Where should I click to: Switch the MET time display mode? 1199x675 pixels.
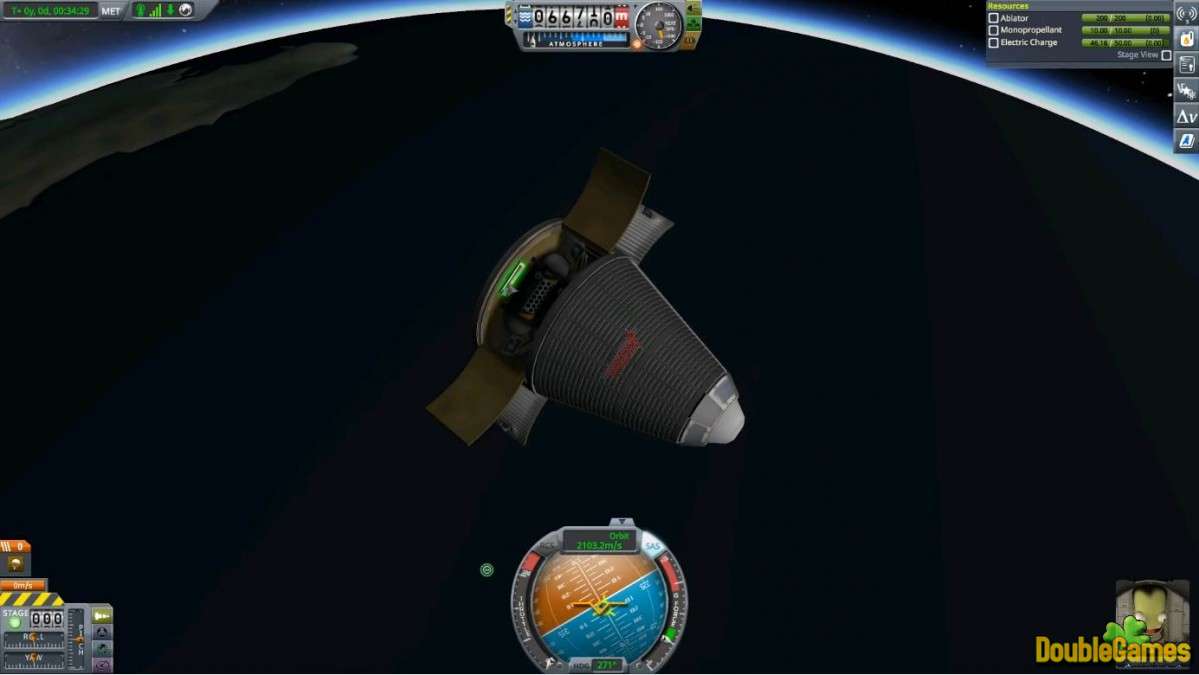111,11
